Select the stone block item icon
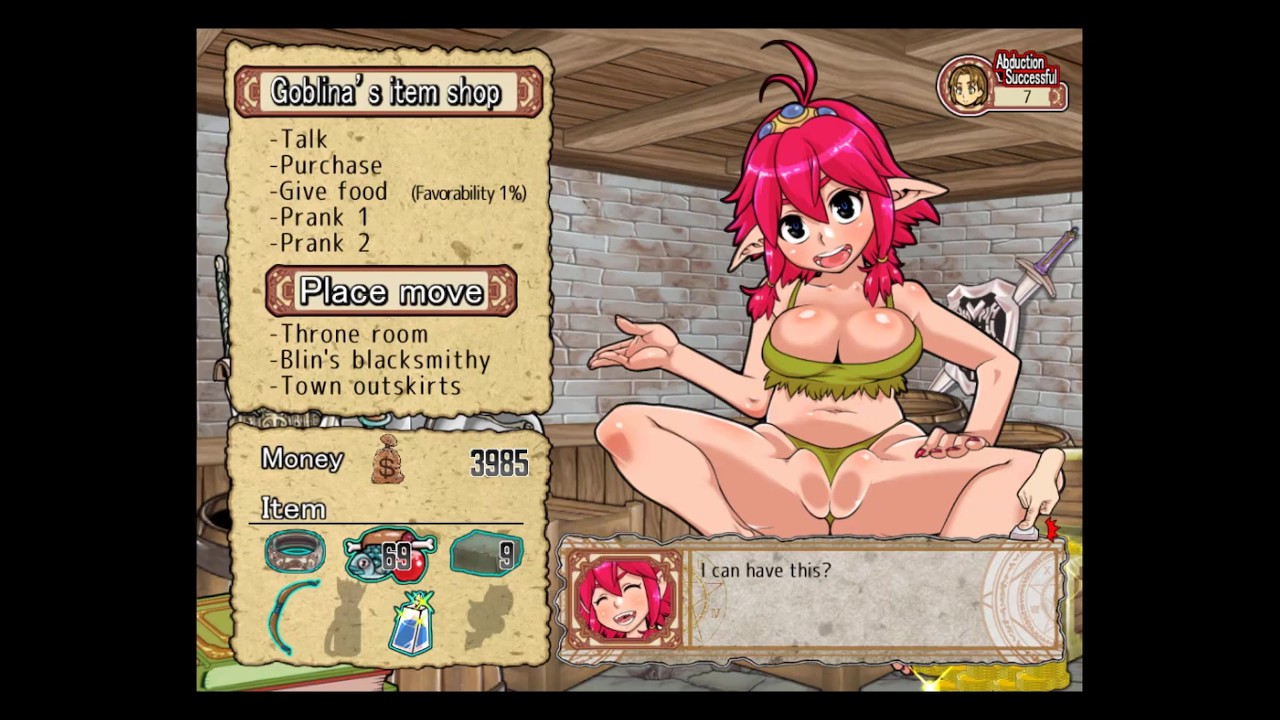Image resolution: width=1280 pixels, height=720 pixels. point(486,553)
